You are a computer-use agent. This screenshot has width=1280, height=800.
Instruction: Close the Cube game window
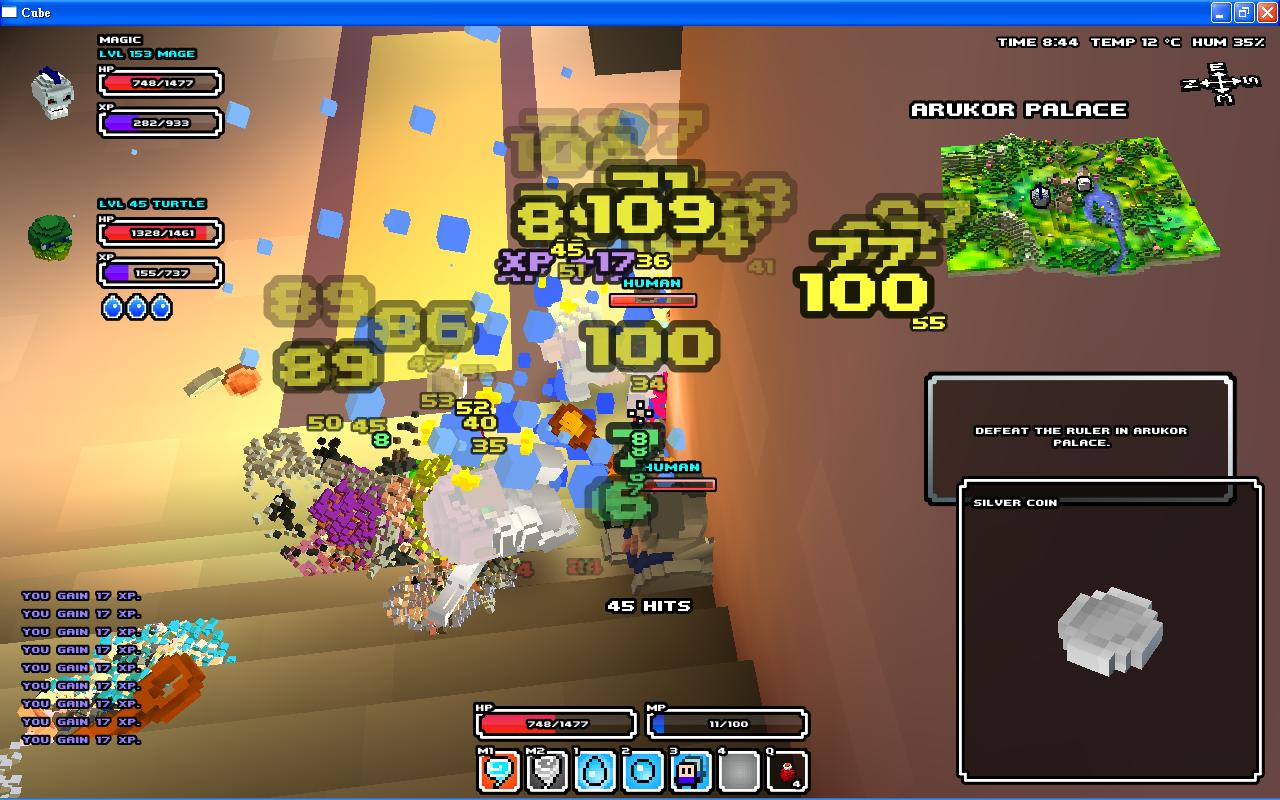tap(1266, 13)
